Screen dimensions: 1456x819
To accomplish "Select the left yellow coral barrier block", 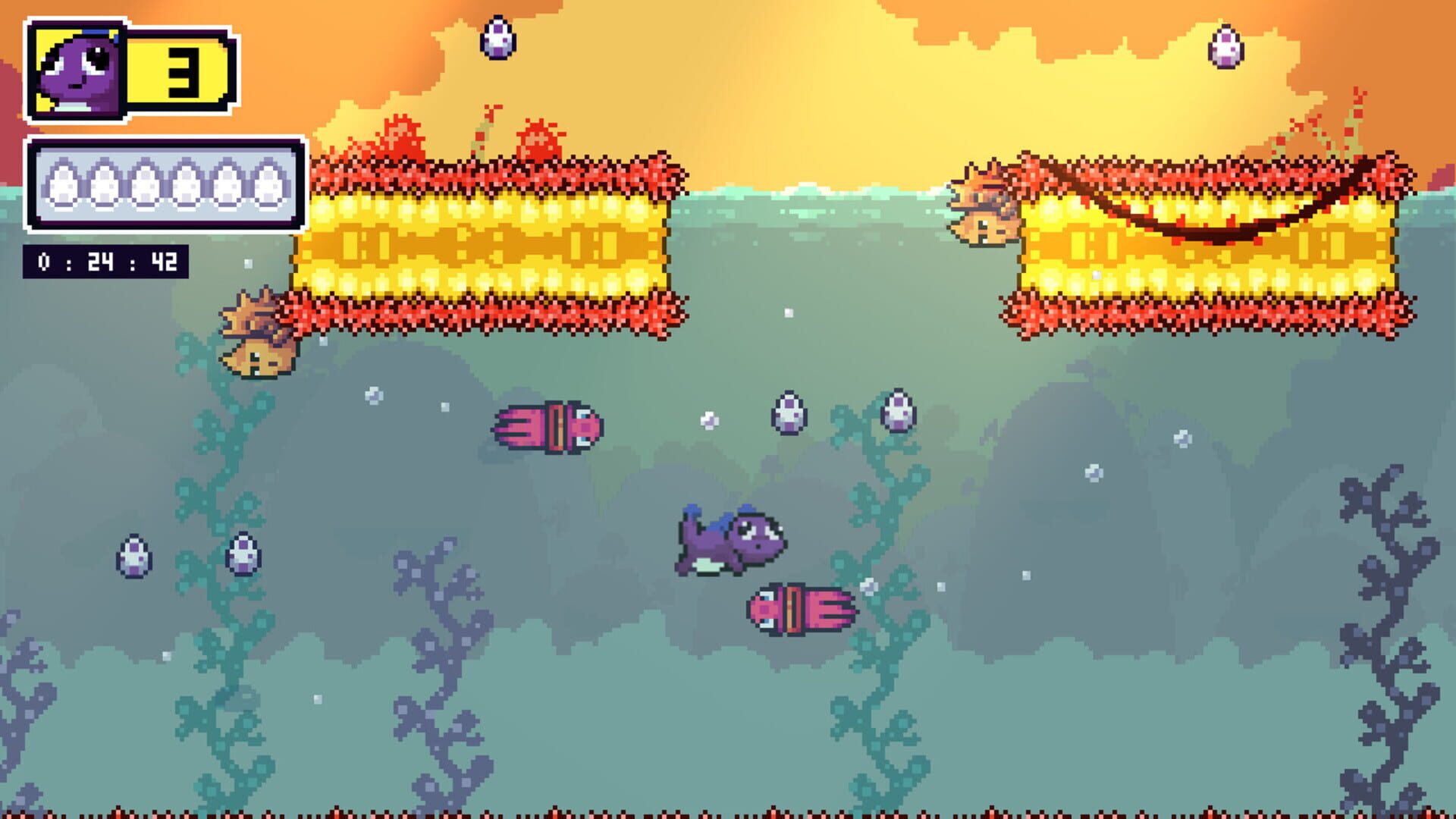I will (x=485, y=243).
